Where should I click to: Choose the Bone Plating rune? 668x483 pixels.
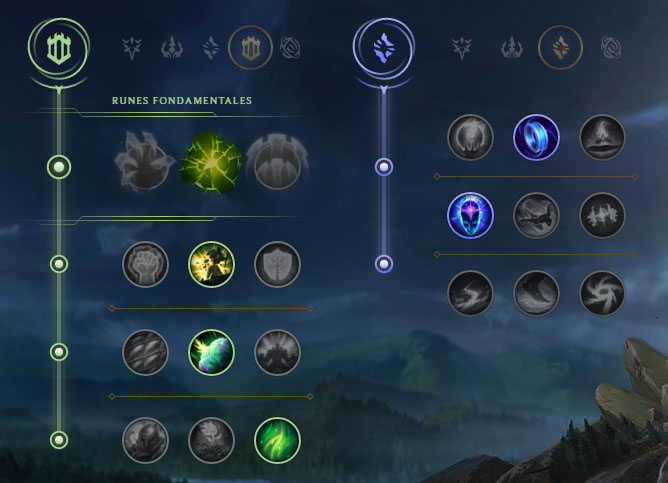(277, 352)
